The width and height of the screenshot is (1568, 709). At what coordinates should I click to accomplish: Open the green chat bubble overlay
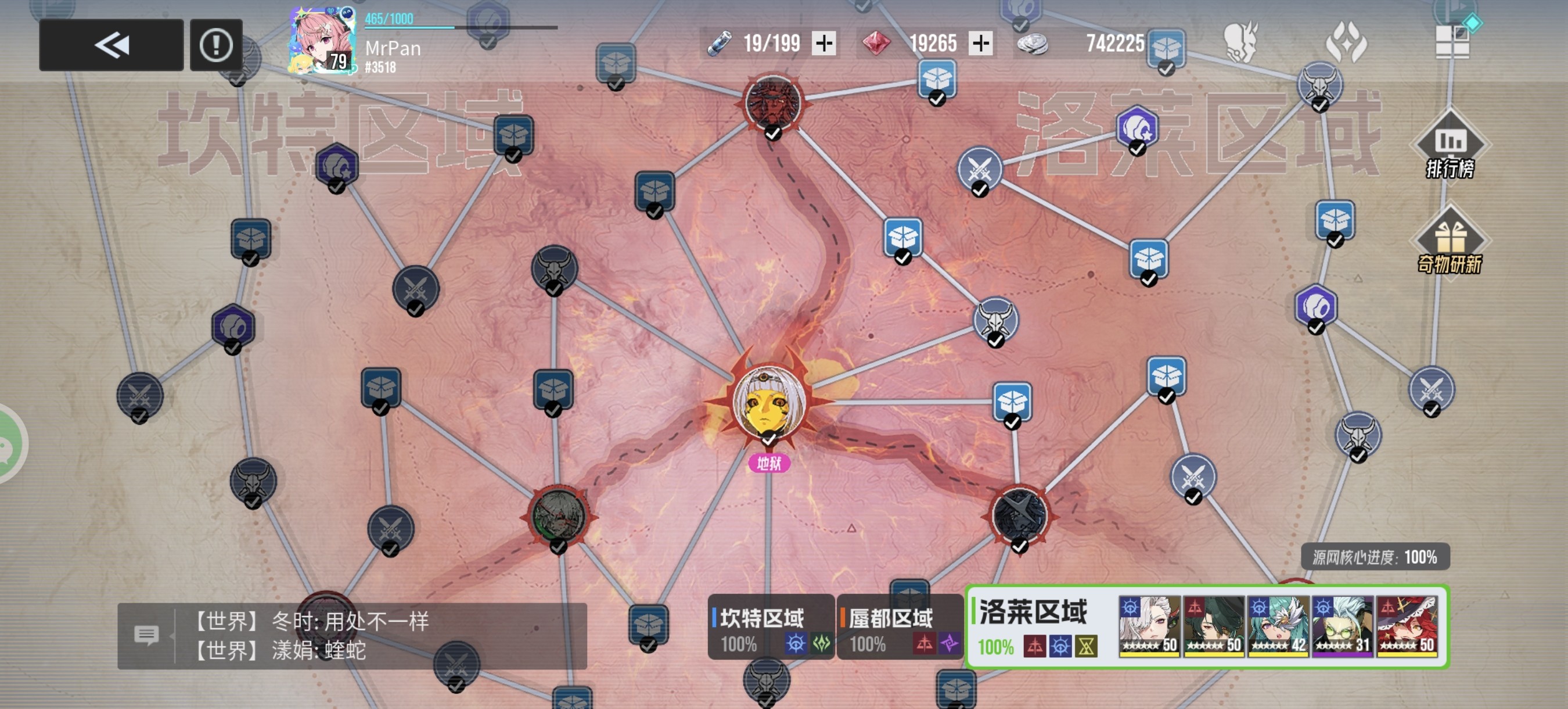(x=9, y=443)
